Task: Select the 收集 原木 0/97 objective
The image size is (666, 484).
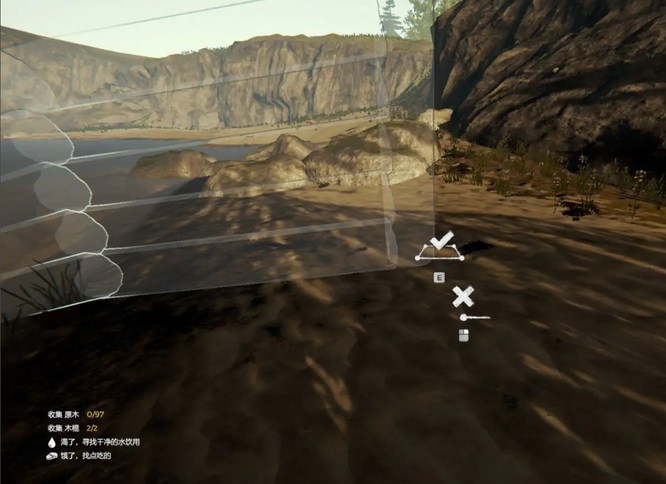Action: [76, 413]
